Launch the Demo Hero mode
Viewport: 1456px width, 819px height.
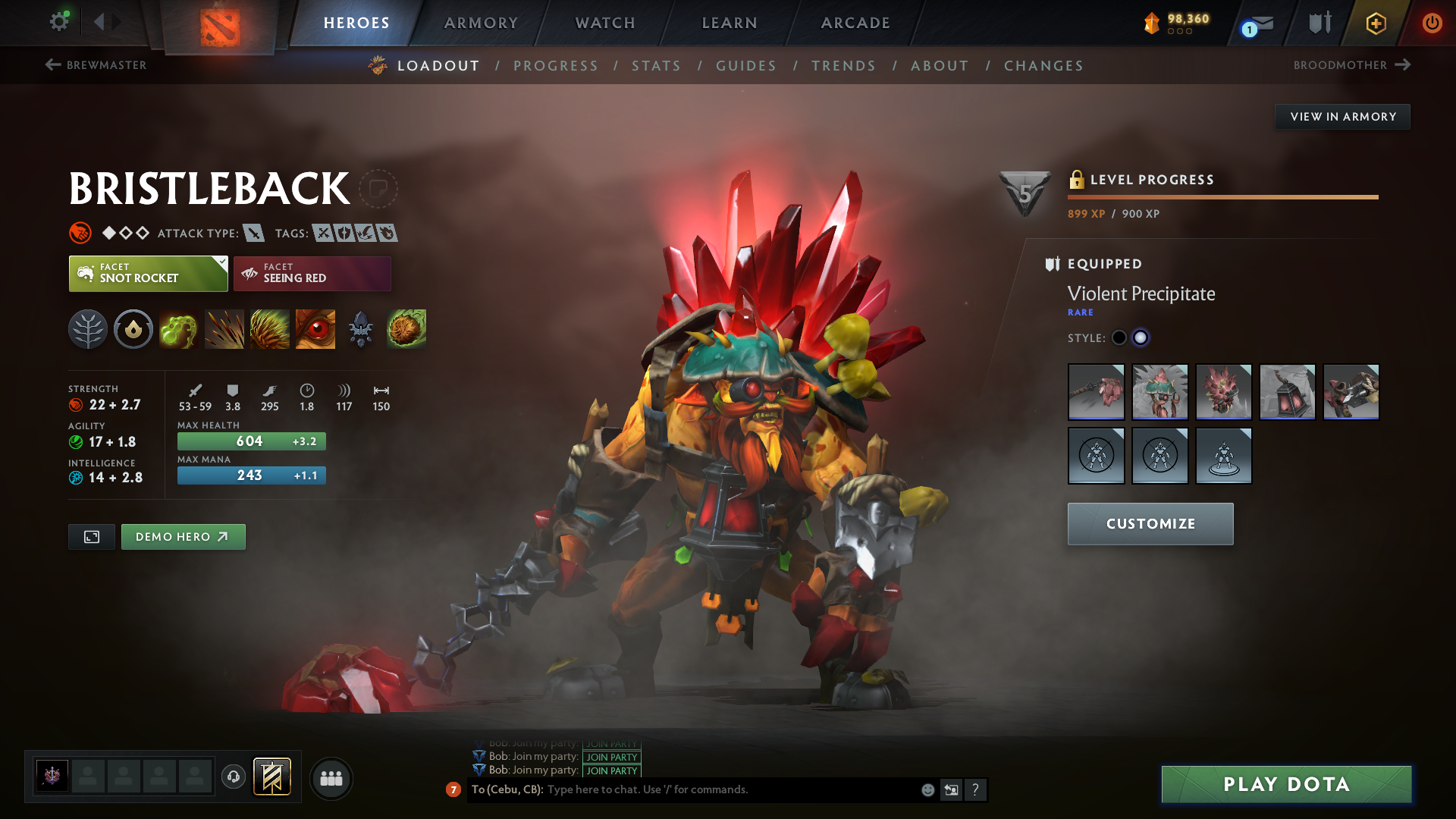tap(183, 537)
